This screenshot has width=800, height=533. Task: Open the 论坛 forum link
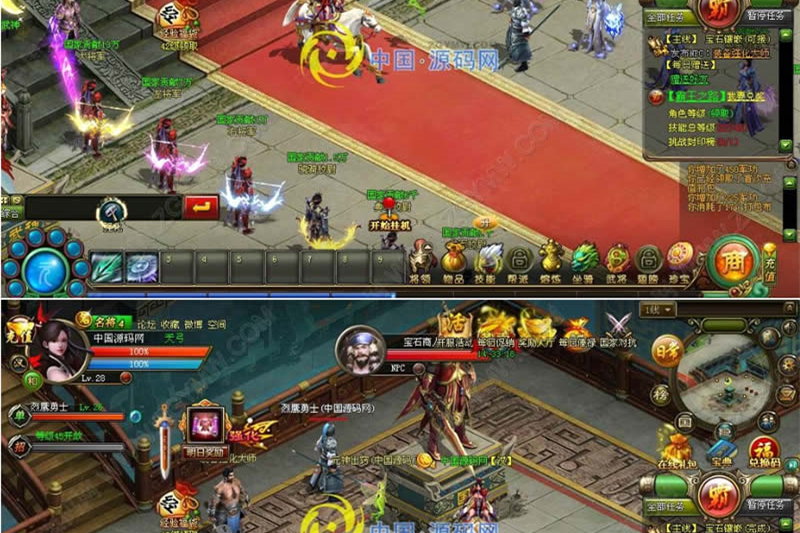(x=147, y=323)
